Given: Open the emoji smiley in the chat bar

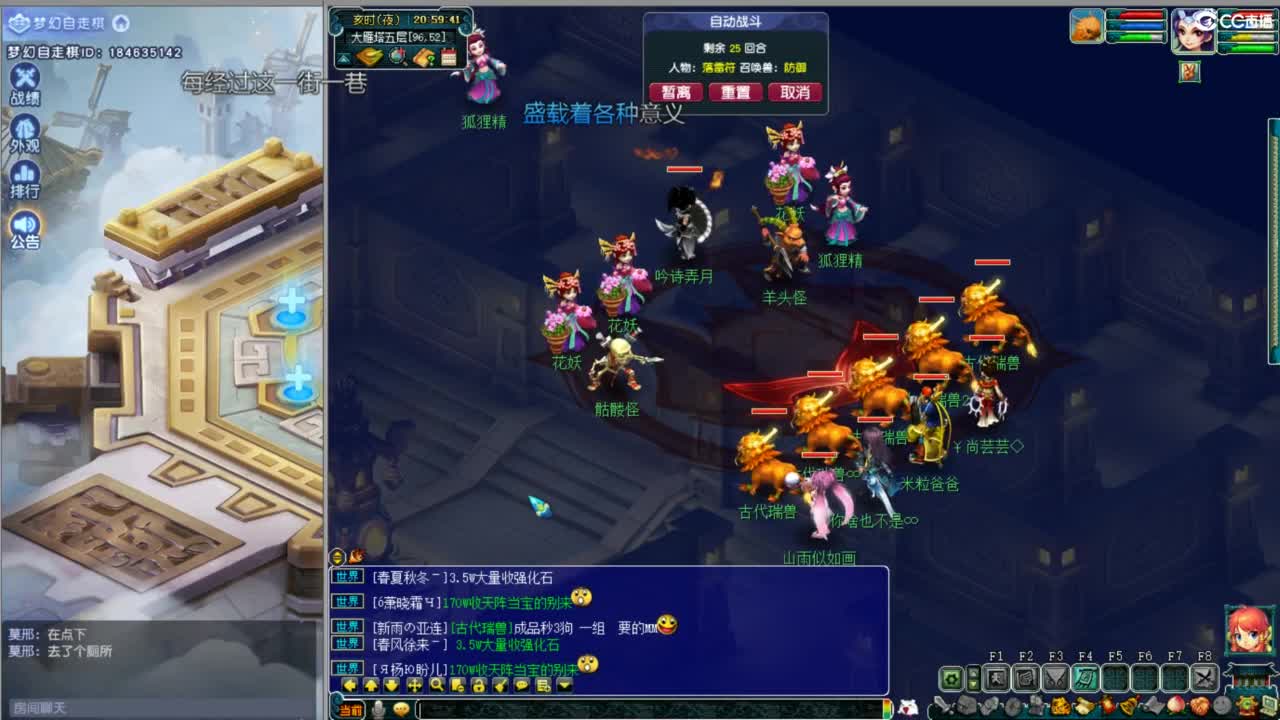Looking at the screenshot, I should pyautogui.click(x=401, y=709).
